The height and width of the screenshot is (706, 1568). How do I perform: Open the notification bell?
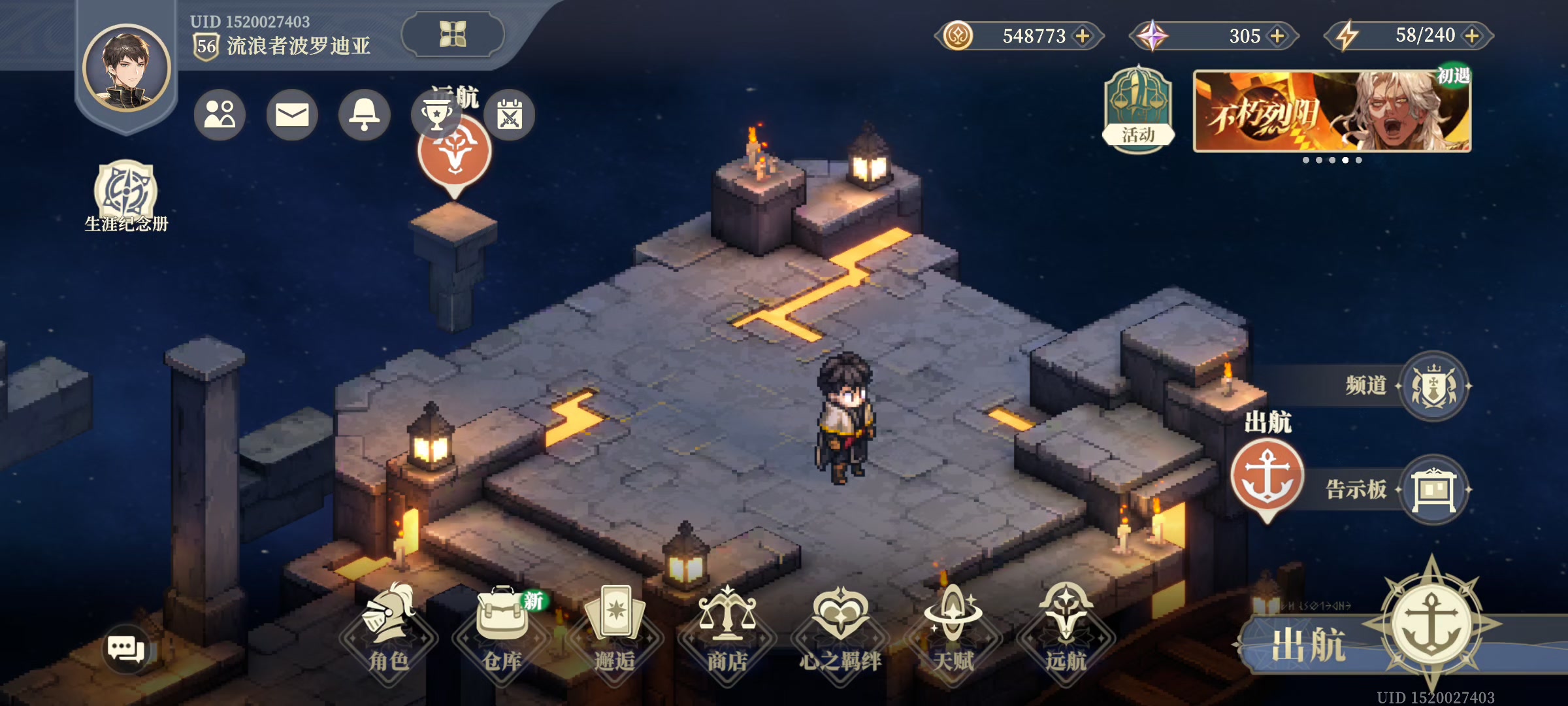pos(365,115)
